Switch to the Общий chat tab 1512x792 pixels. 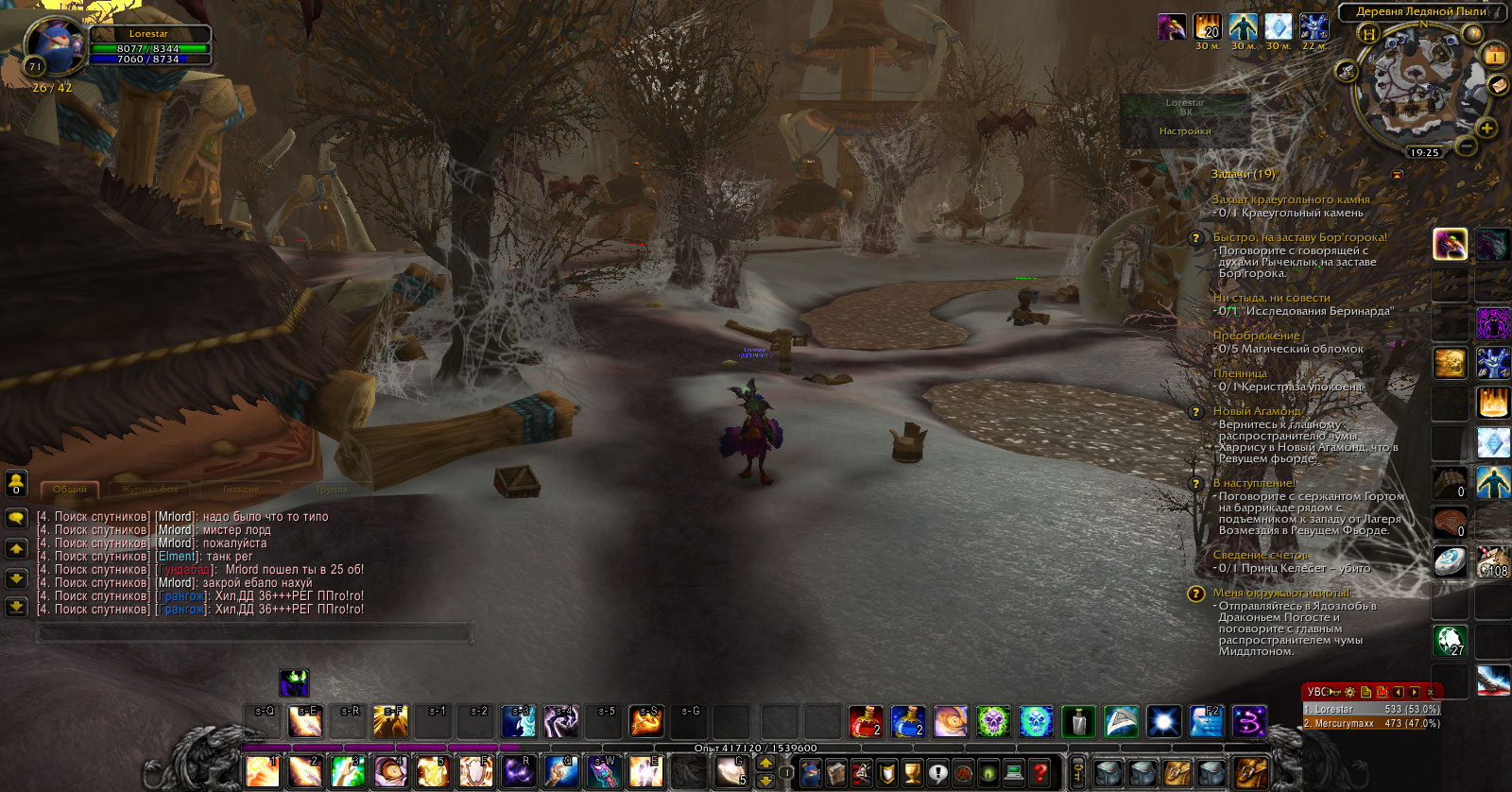[x=70, y=490]
